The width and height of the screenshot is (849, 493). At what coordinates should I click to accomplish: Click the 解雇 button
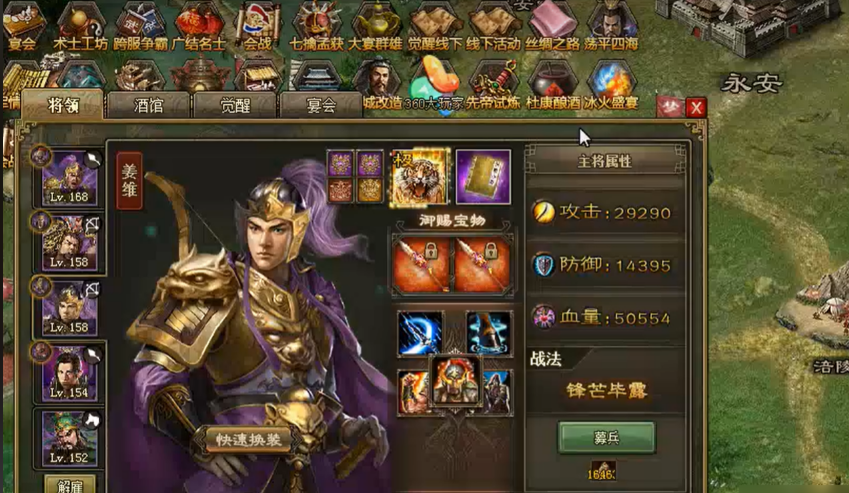click(x=69, y=484)
